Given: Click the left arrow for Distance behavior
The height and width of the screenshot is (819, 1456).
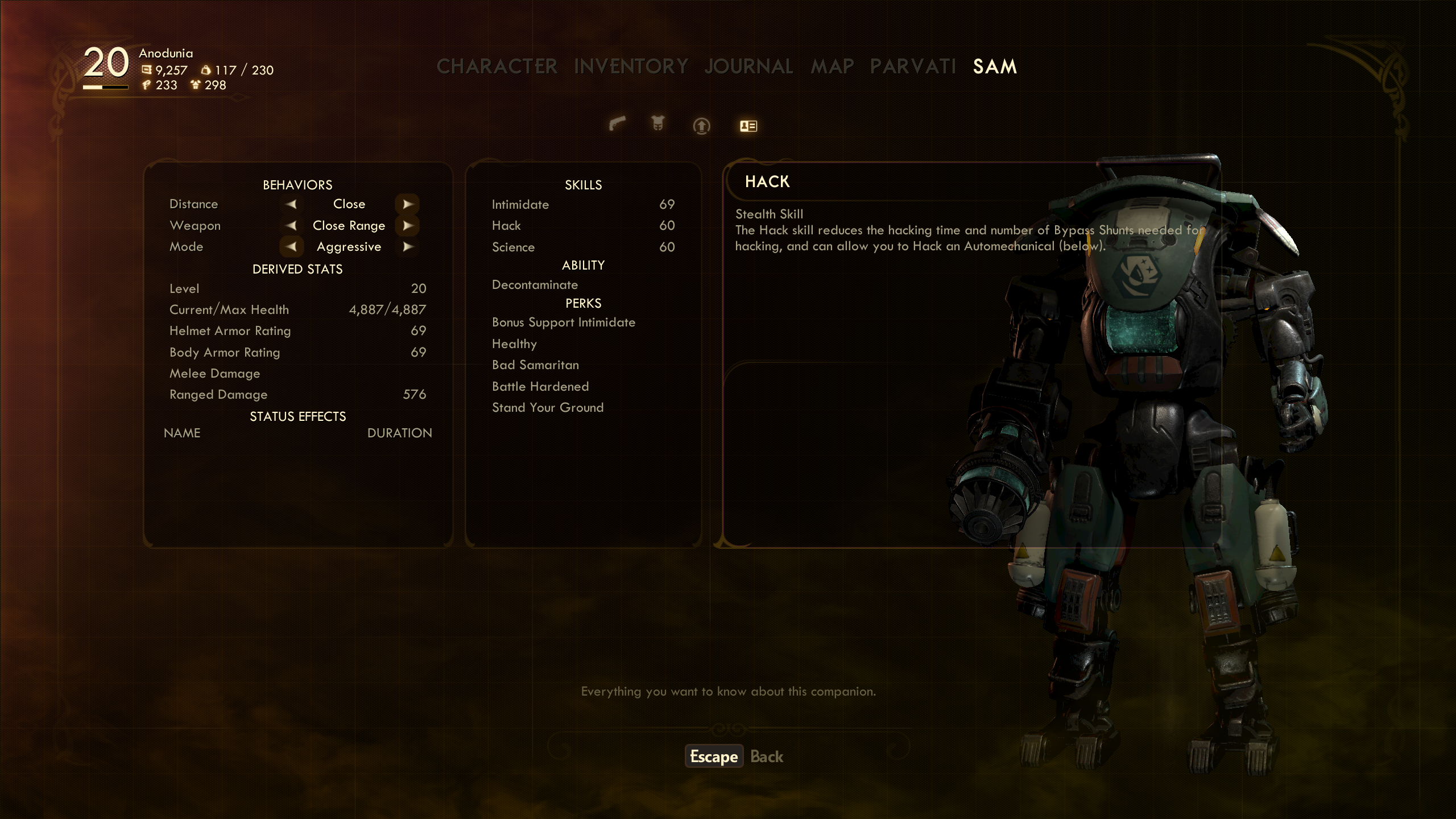Looking at the screenshot, I should 291,204.
